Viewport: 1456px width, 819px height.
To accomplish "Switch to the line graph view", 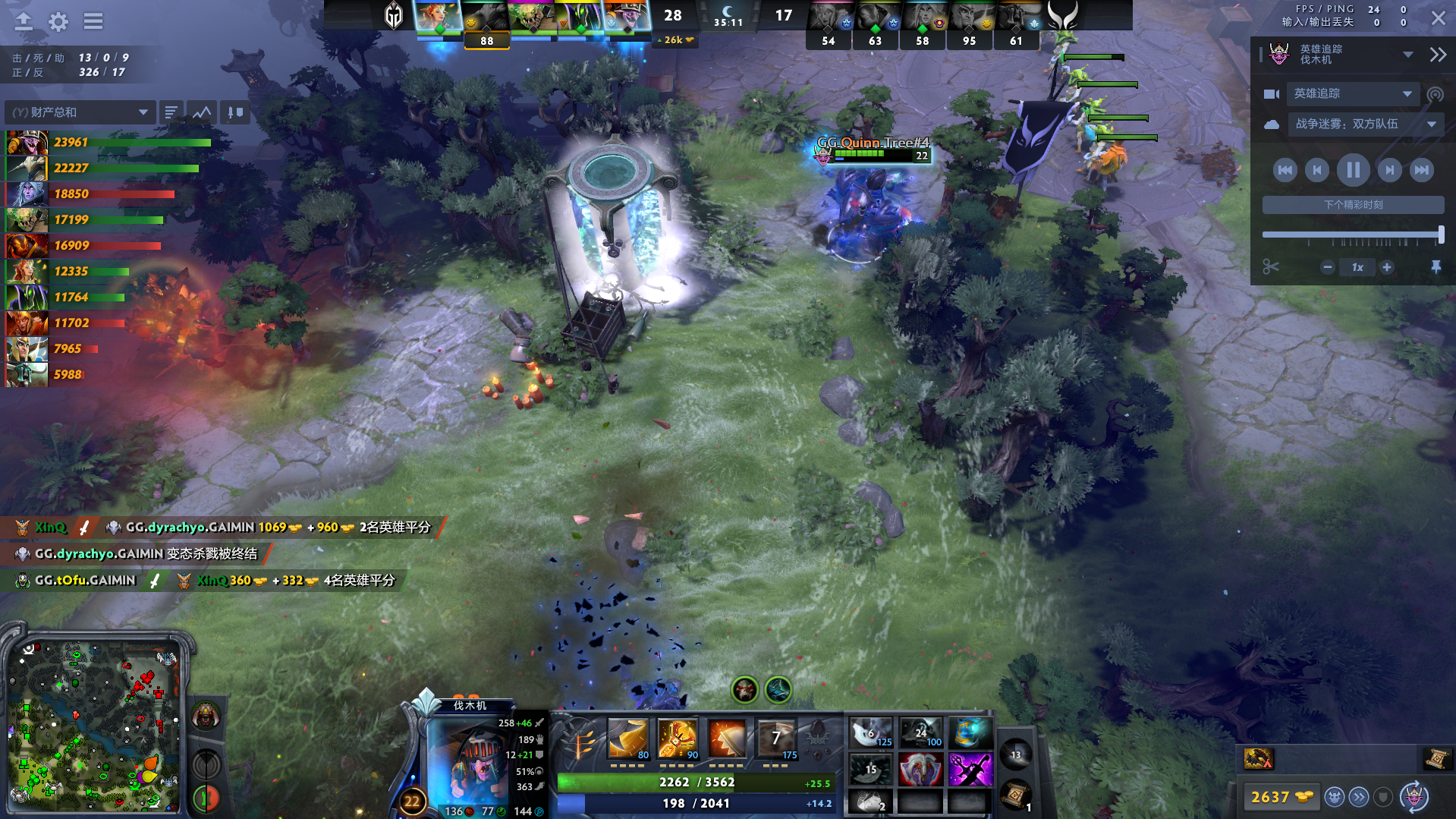I will (x=202, y=112).
